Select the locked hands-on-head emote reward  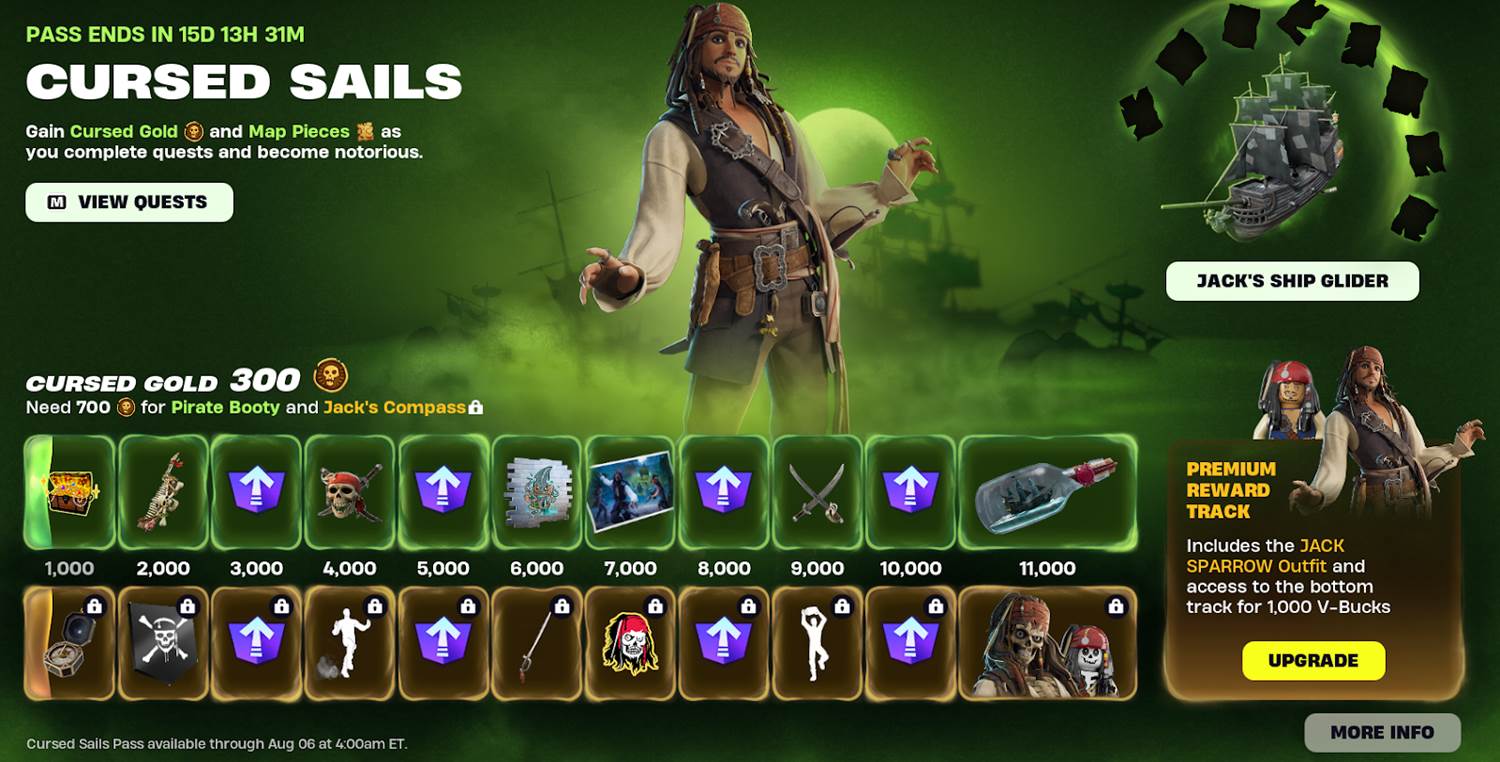point(817,643)
